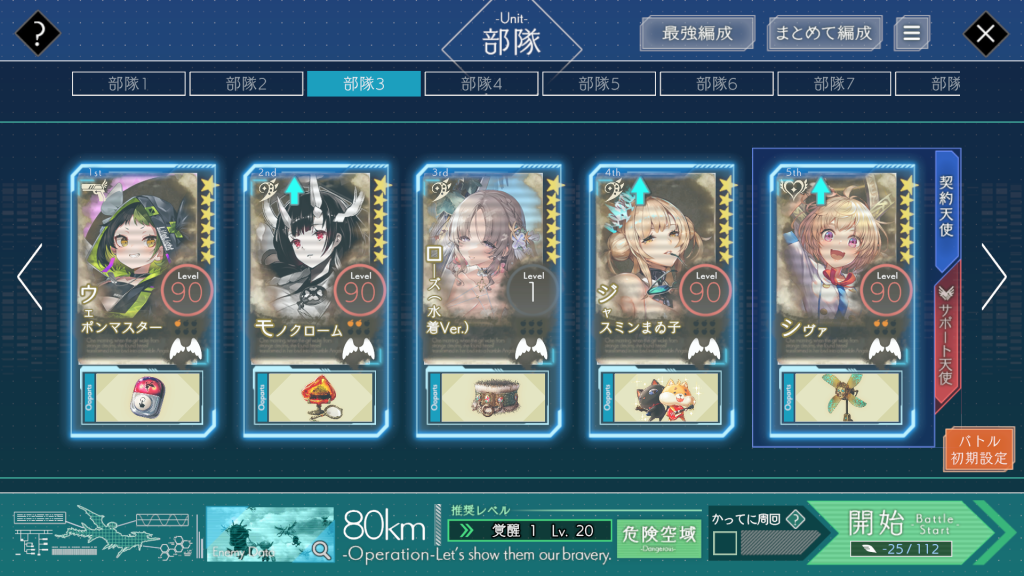Open the まとめて編成 bulk formation
The image size is (1024, 576).
(824, 33)
